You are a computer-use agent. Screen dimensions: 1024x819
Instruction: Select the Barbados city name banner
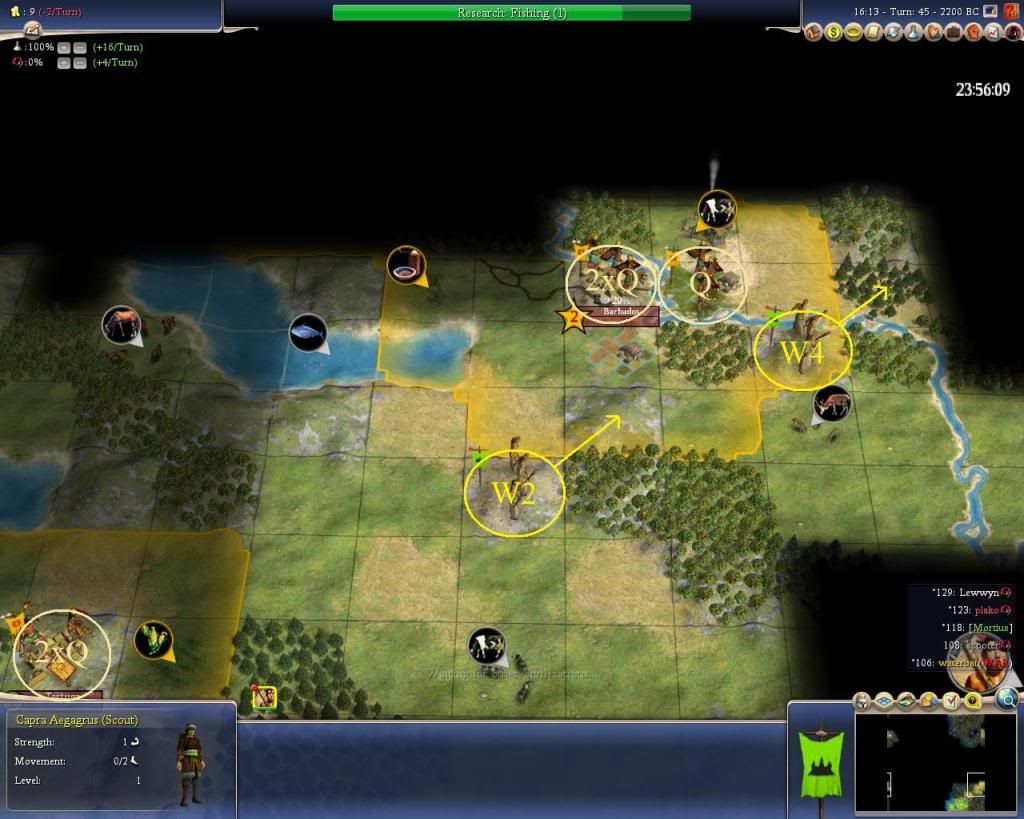coord(623,313)
